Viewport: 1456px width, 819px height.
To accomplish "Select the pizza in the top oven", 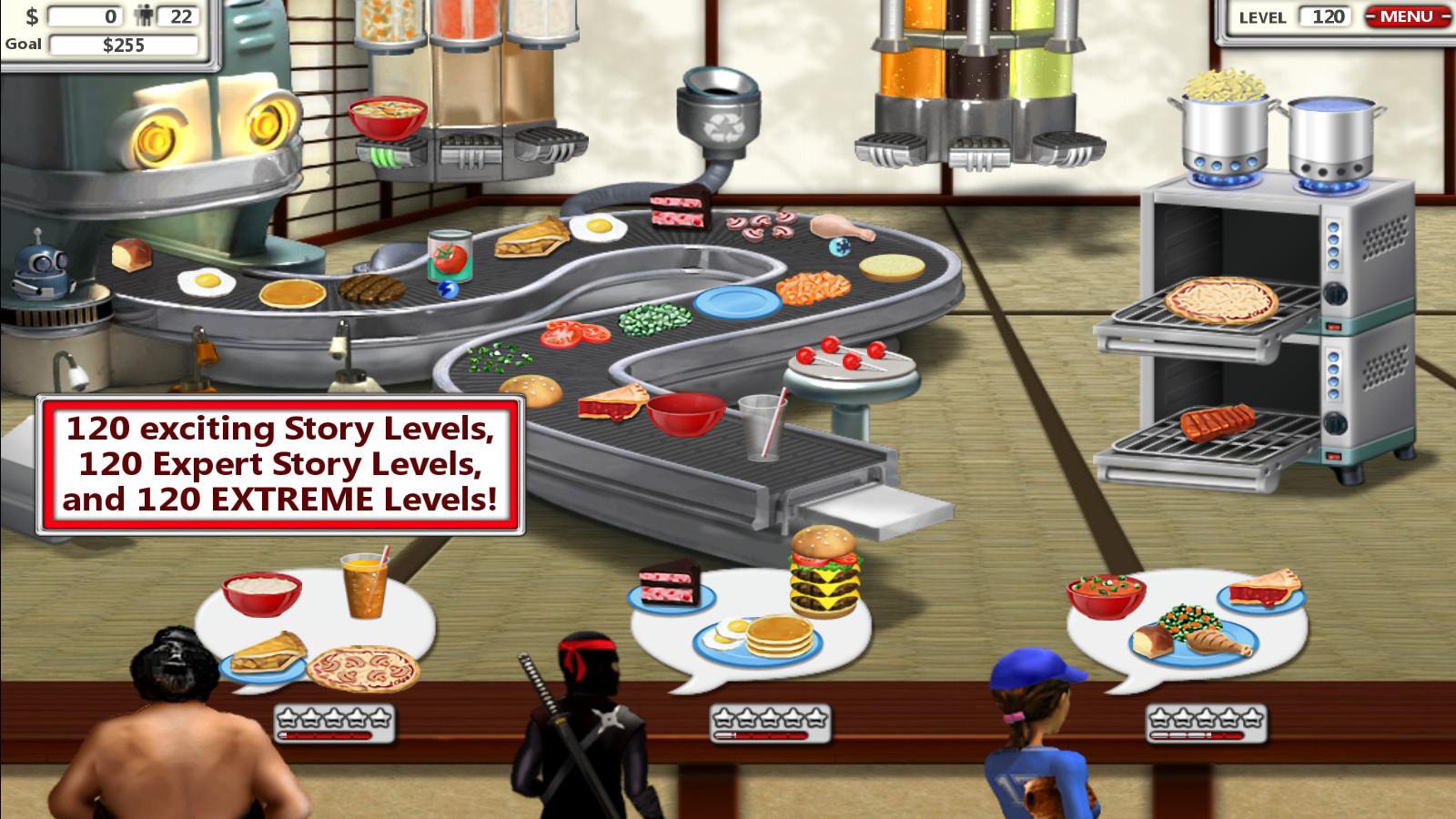I will [1219, 302].
